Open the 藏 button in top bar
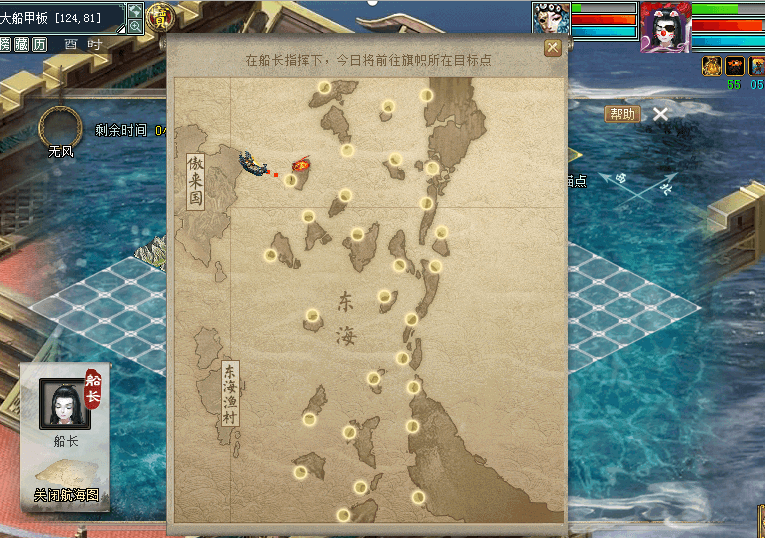The image size is (765, 538). tap(22, 45)
